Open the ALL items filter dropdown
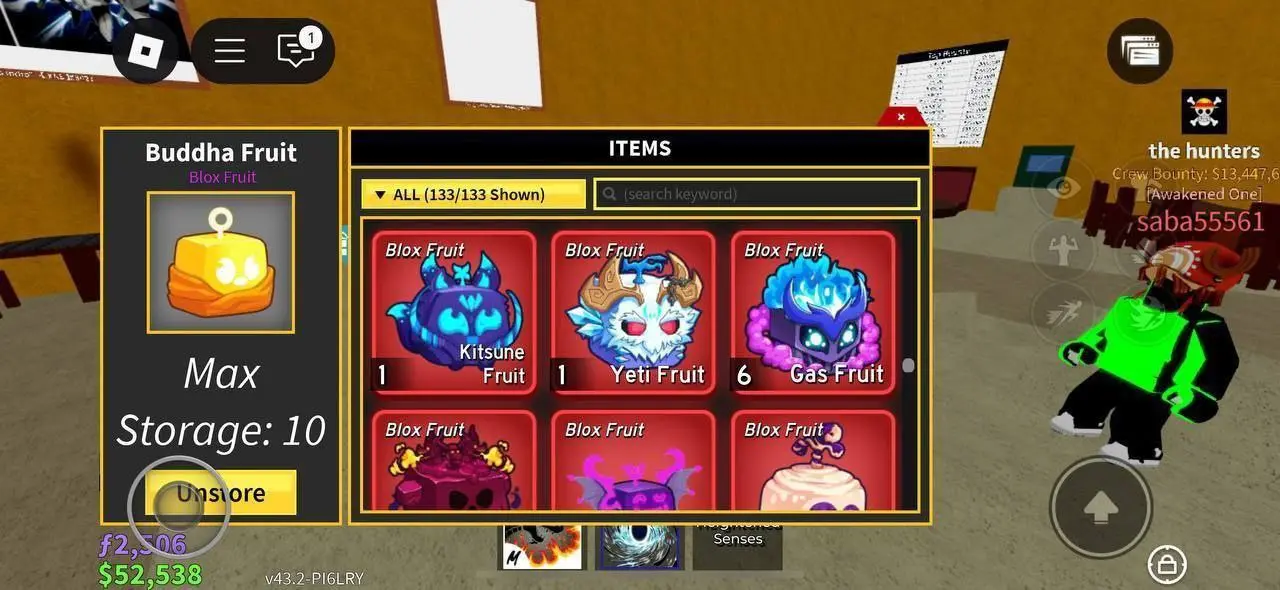 tap(473, 194)
